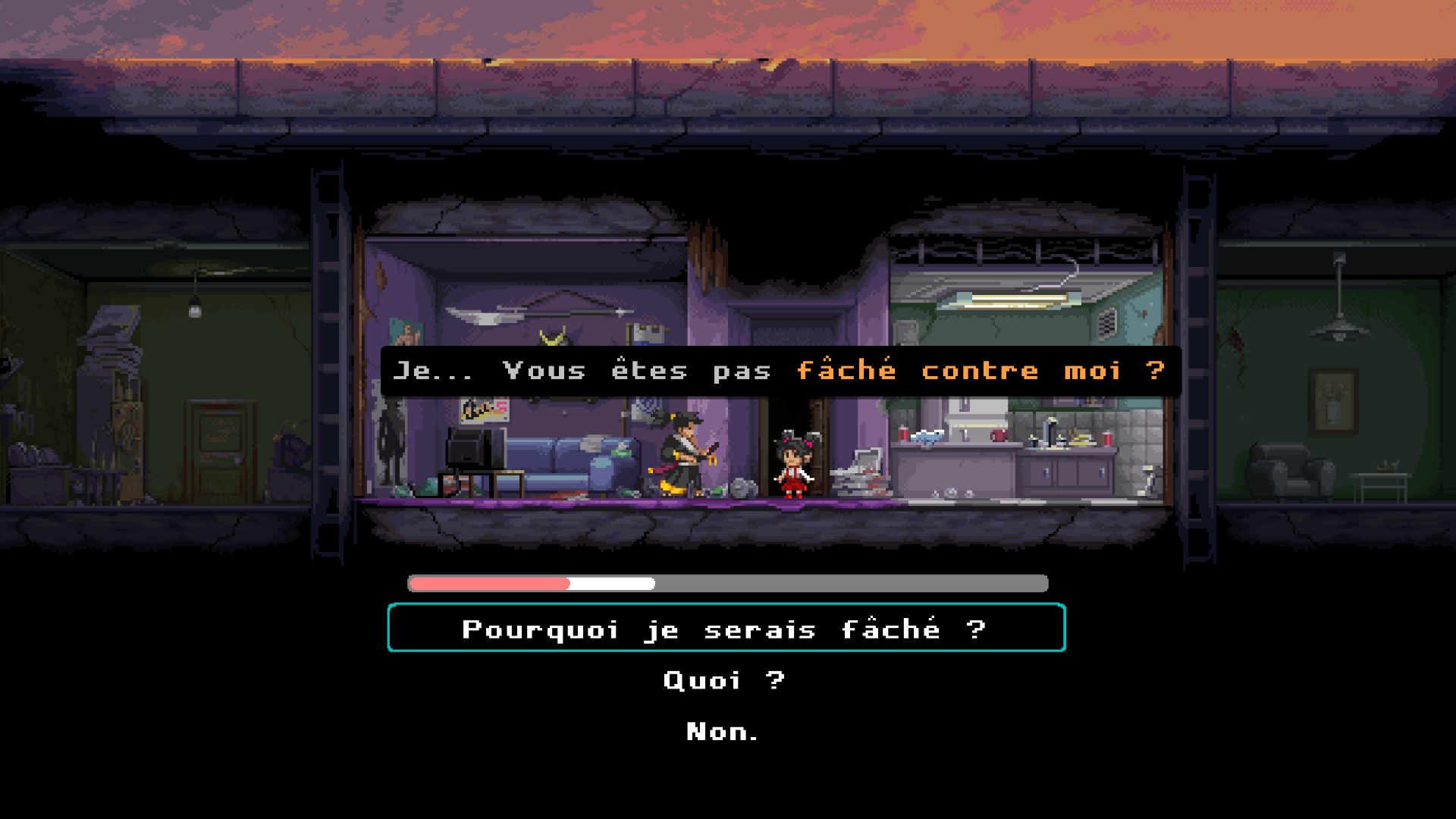Select the small girl in the red dress
The image size is (1456, 819).
point(792,463)
